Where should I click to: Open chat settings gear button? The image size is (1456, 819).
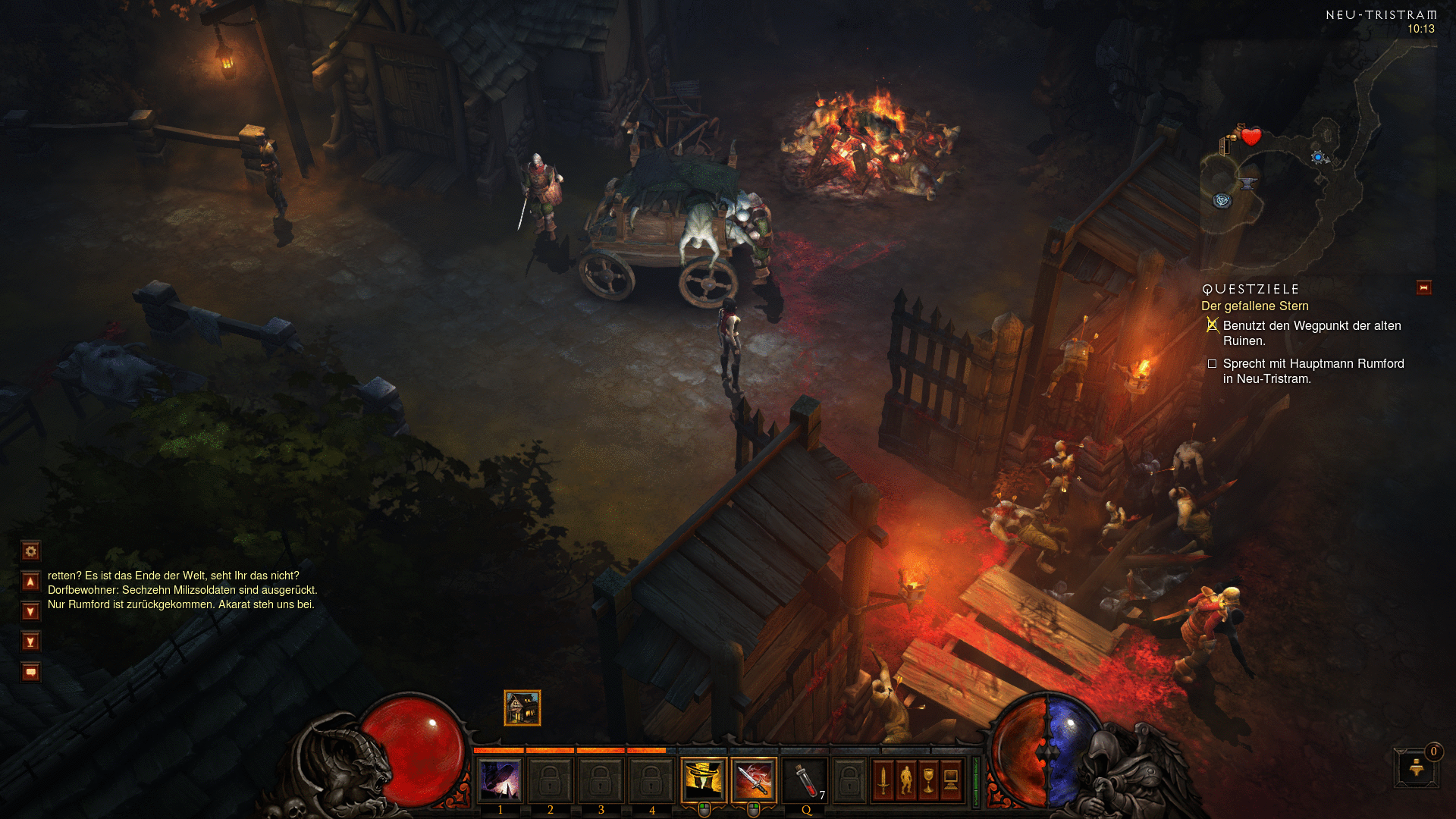[x=30, y=551]
